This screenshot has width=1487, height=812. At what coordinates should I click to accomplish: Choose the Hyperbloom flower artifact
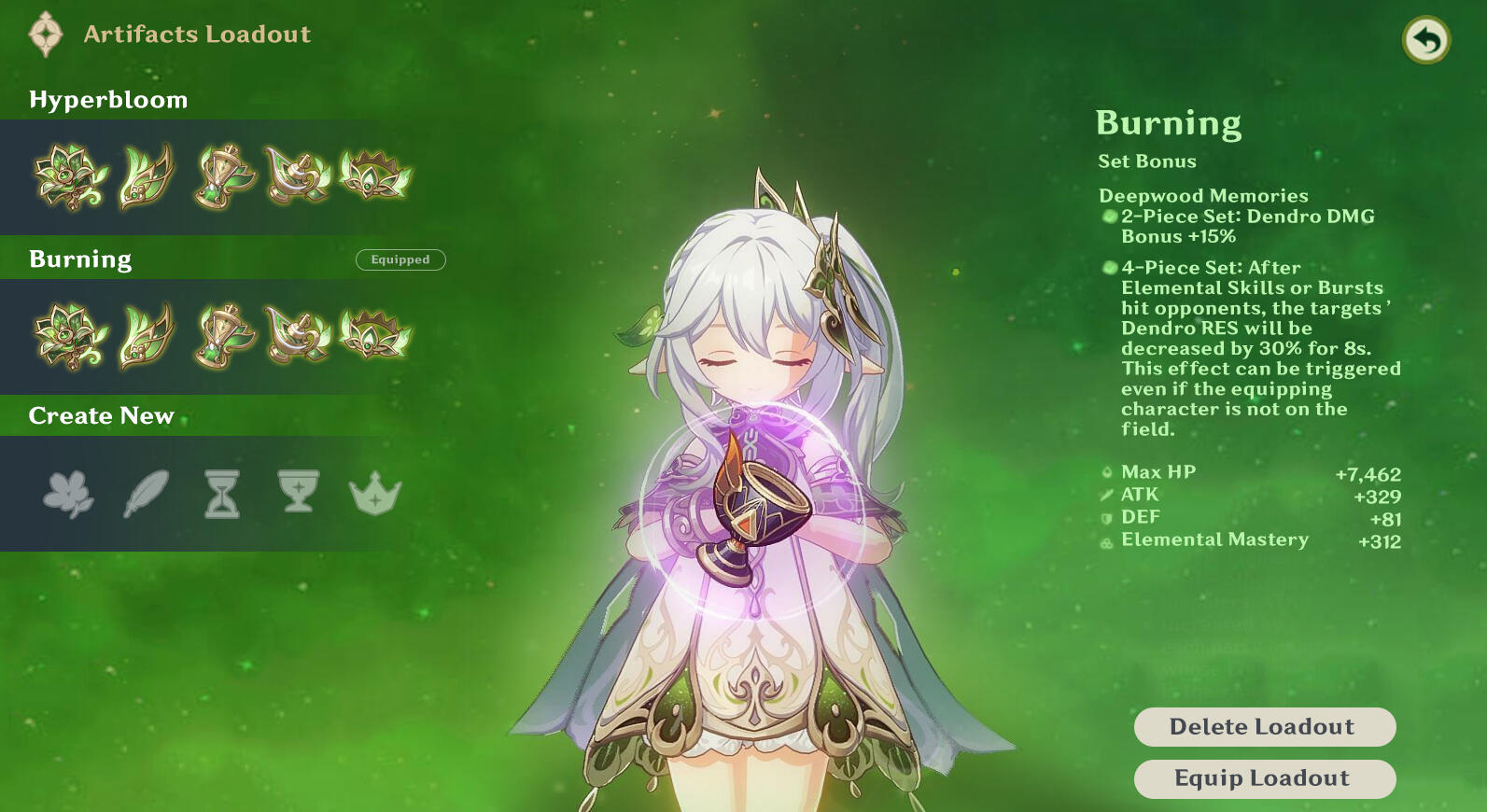[x=70, y=176]
